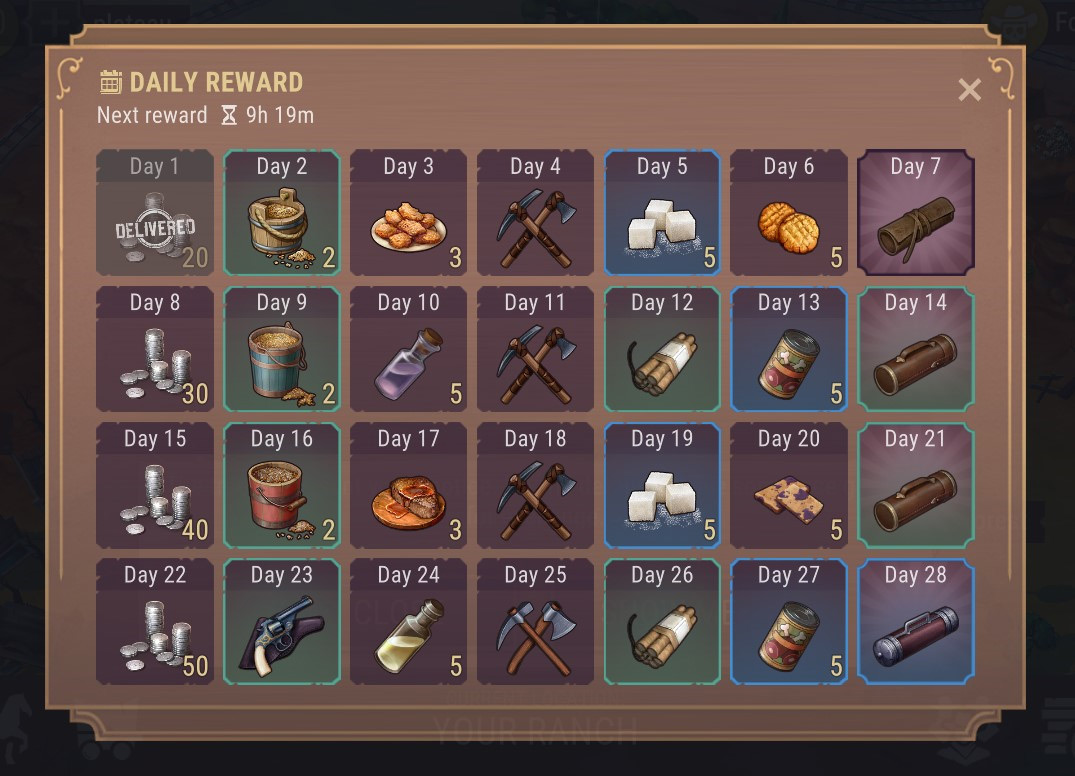This screenshot has width=1075, height=776.
Task: Select the Day 17 steak plate reward
Action: click(x=408, y=485)
